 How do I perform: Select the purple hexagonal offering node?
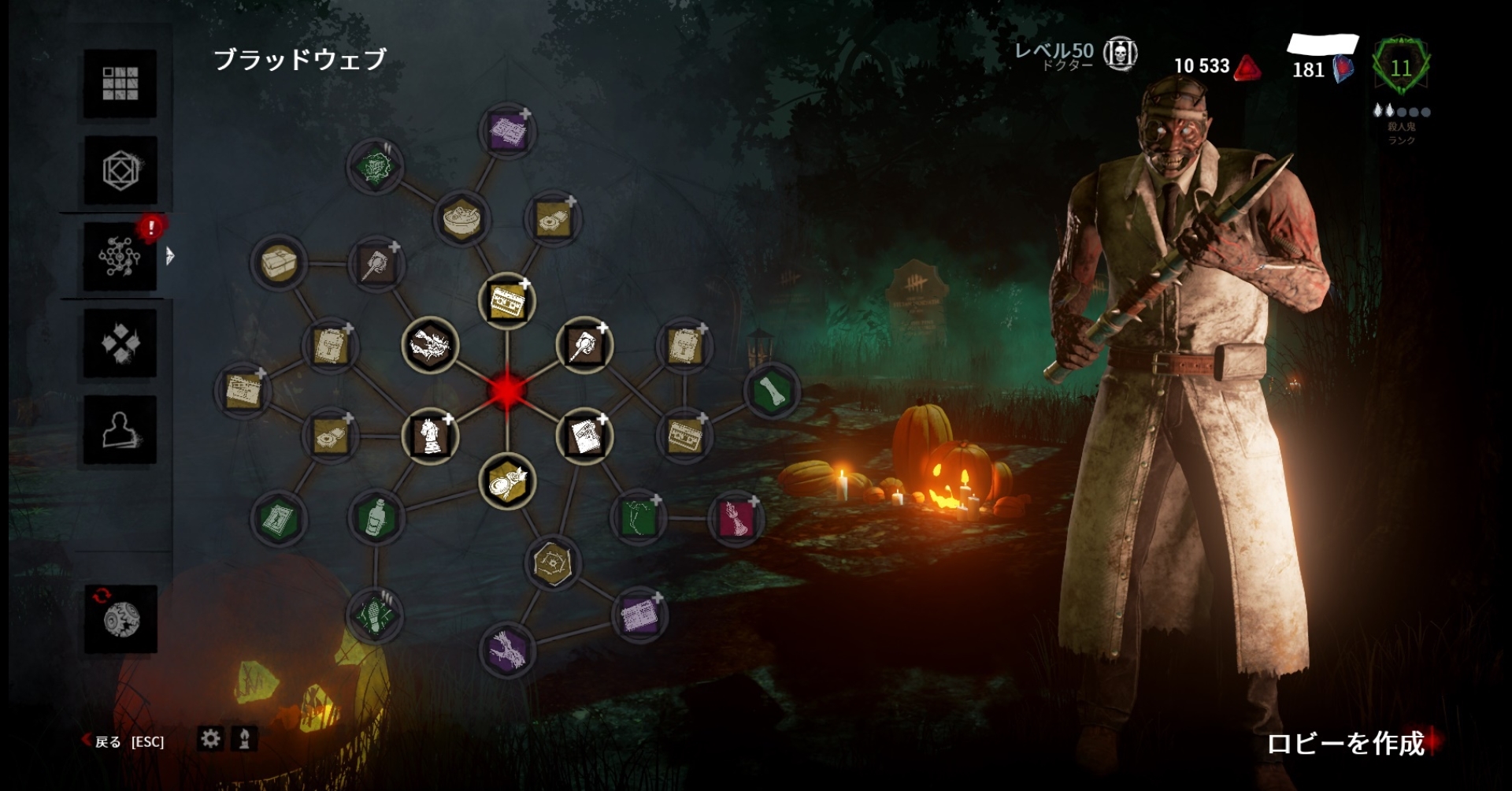coord(506,651)
